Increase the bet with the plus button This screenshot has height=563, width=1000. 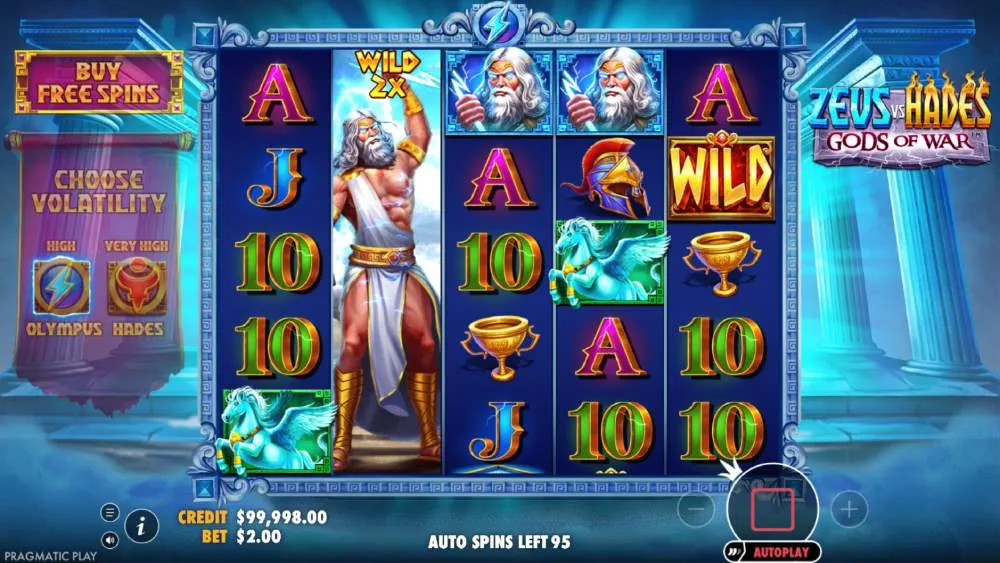coord(849,510)
